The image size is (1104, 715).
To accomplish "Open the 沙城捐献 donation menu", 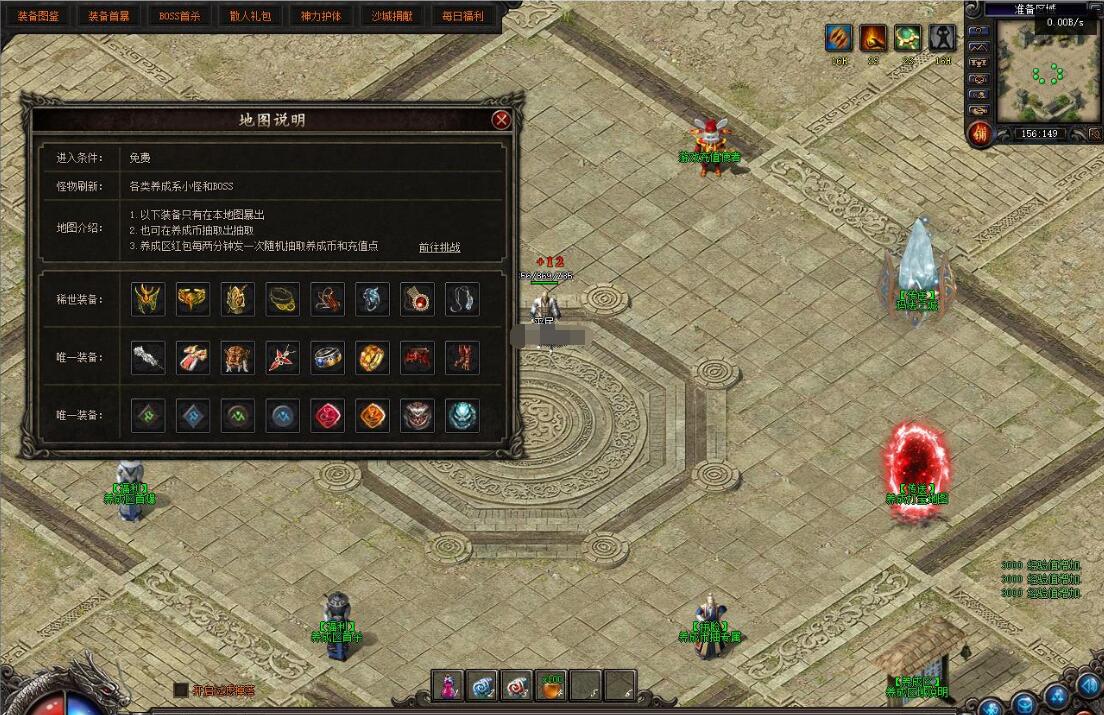I will point(391,16).
